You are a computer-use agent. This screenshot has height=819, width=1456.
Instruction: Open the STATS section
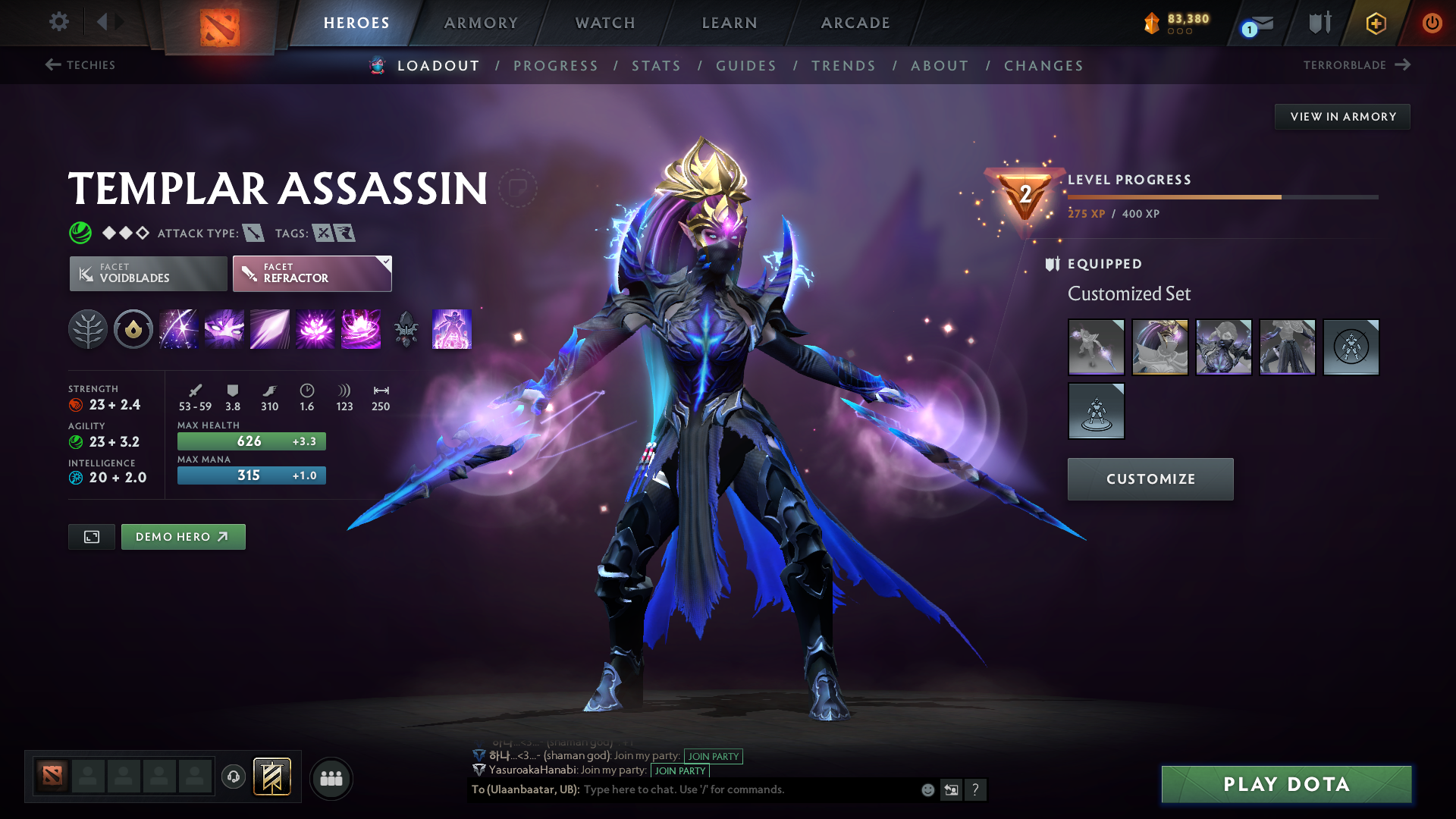click(x=657, y=66)
